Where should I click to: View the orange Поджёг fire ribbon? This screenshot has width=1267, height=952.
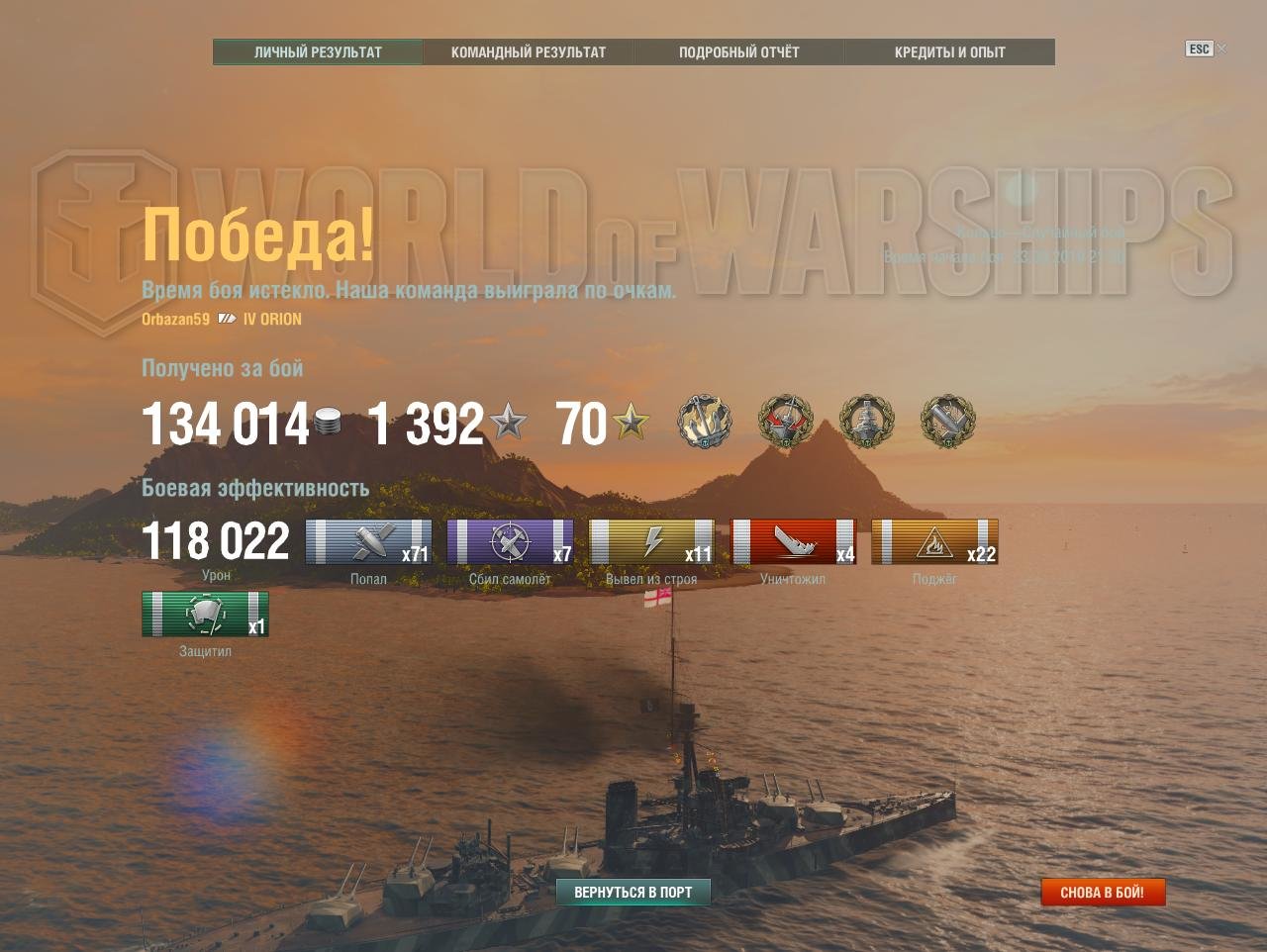coord(934,541)
